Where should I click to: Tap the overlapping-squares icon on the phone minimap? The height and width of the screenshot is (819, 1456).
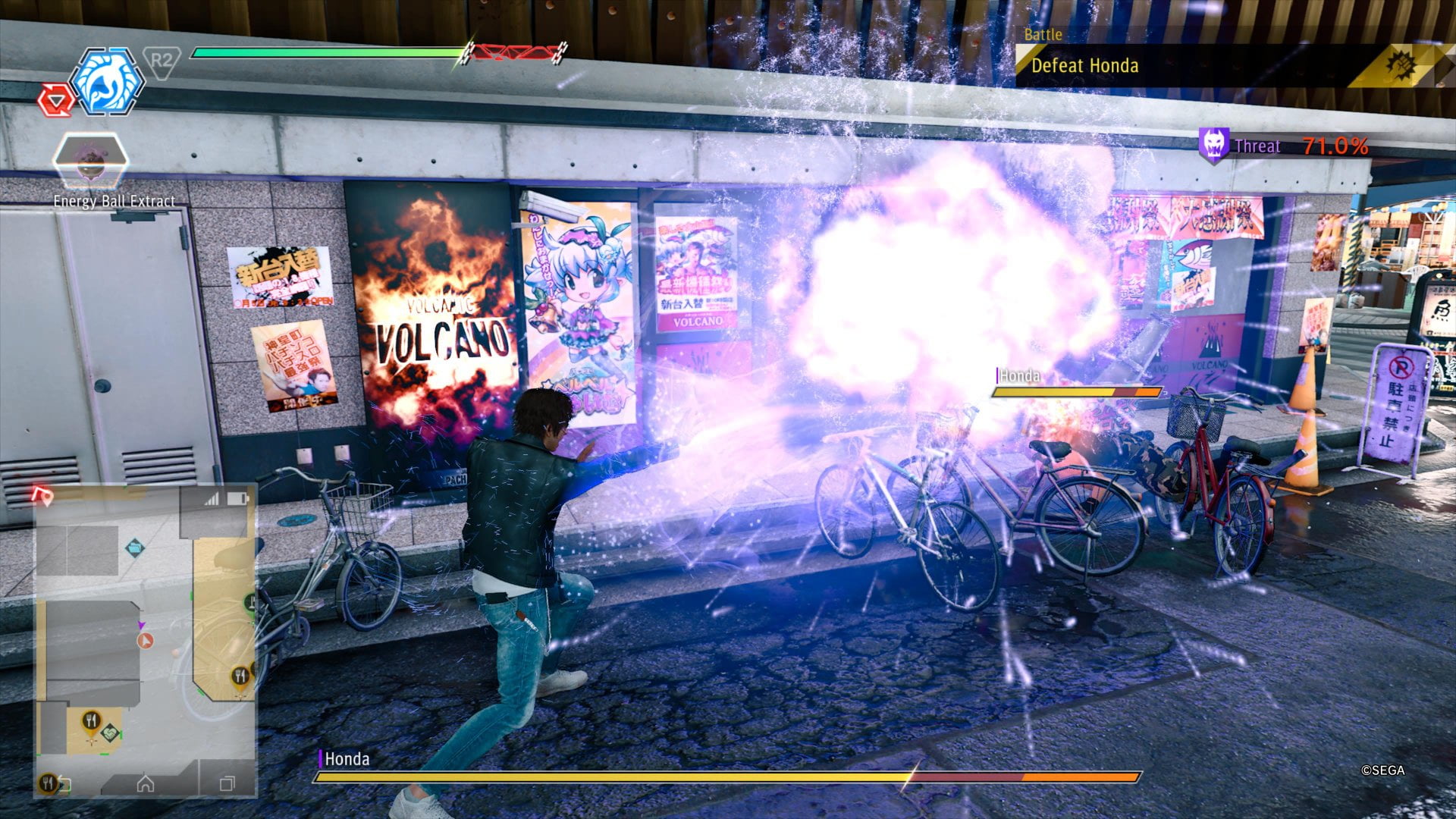point(227,783)
